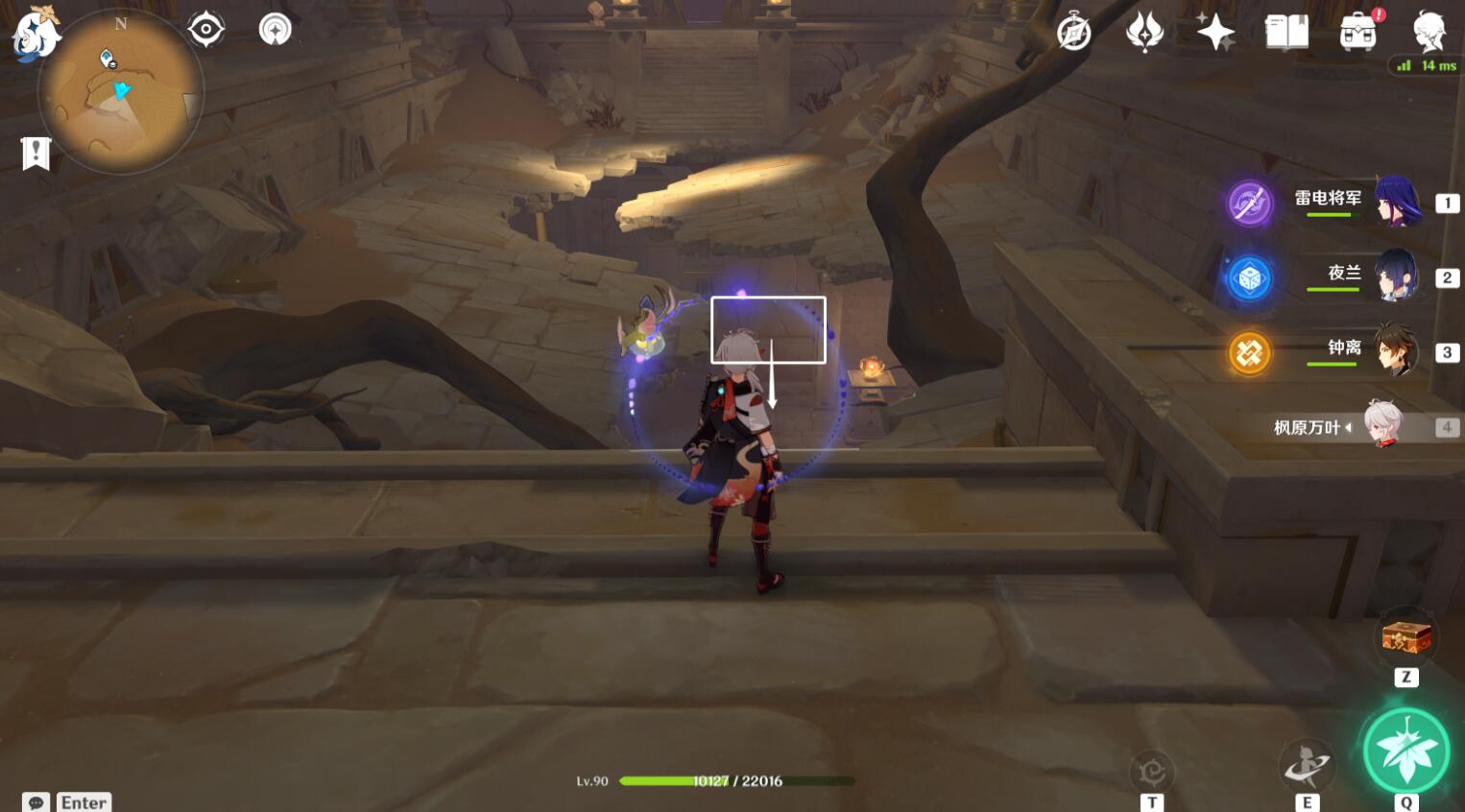This screenshot has width=1465, height=812.
Task: Trigger 夜兰's blue dice burst icon
Action: click(x=1250, y=278)
